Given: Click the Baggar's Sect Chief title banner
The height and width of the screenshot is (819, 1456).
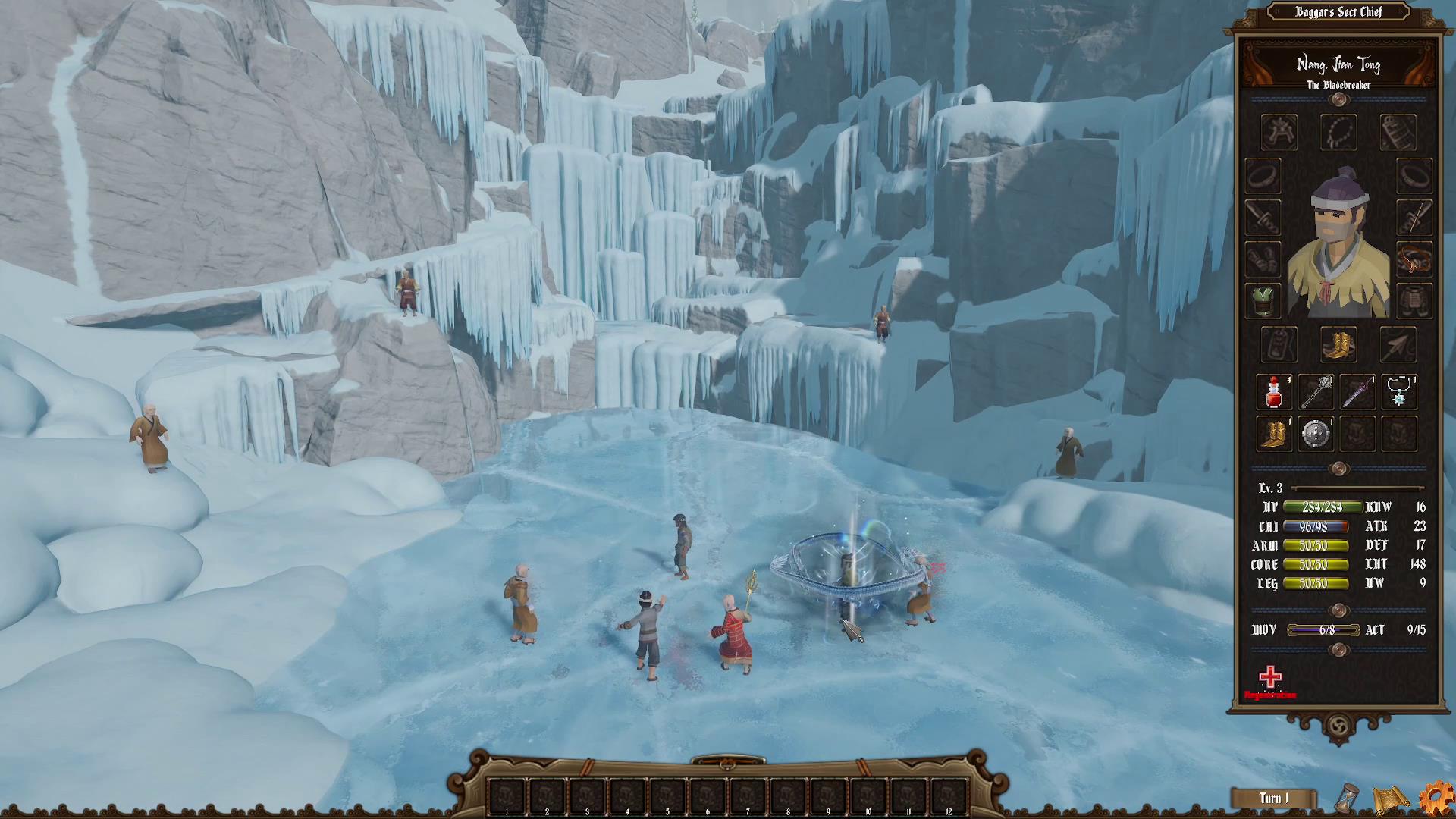Looking at the screenshot, I should (x=1338, y=12).
